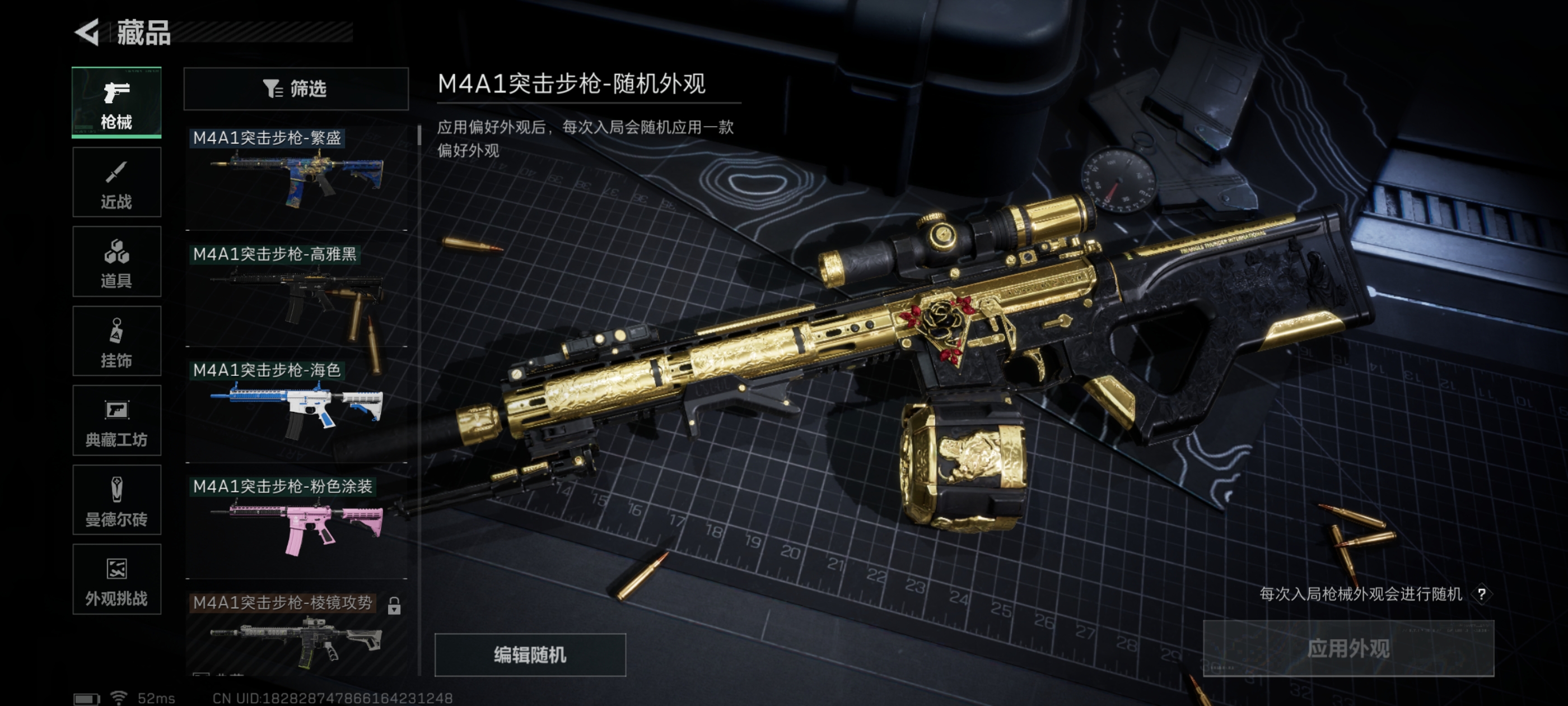Viewport: 1568px width, 706px height.
Task: Switch to the 枪械 firearms tab
Action: pos(116,103)
